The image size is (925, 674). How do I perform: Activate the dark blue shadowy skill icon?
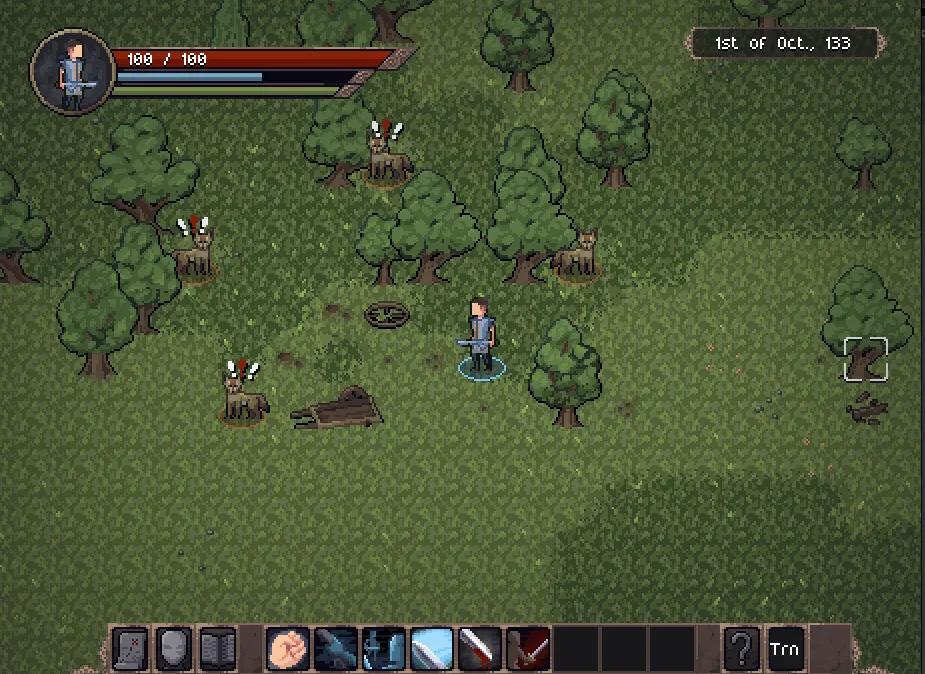coord(335,649)
